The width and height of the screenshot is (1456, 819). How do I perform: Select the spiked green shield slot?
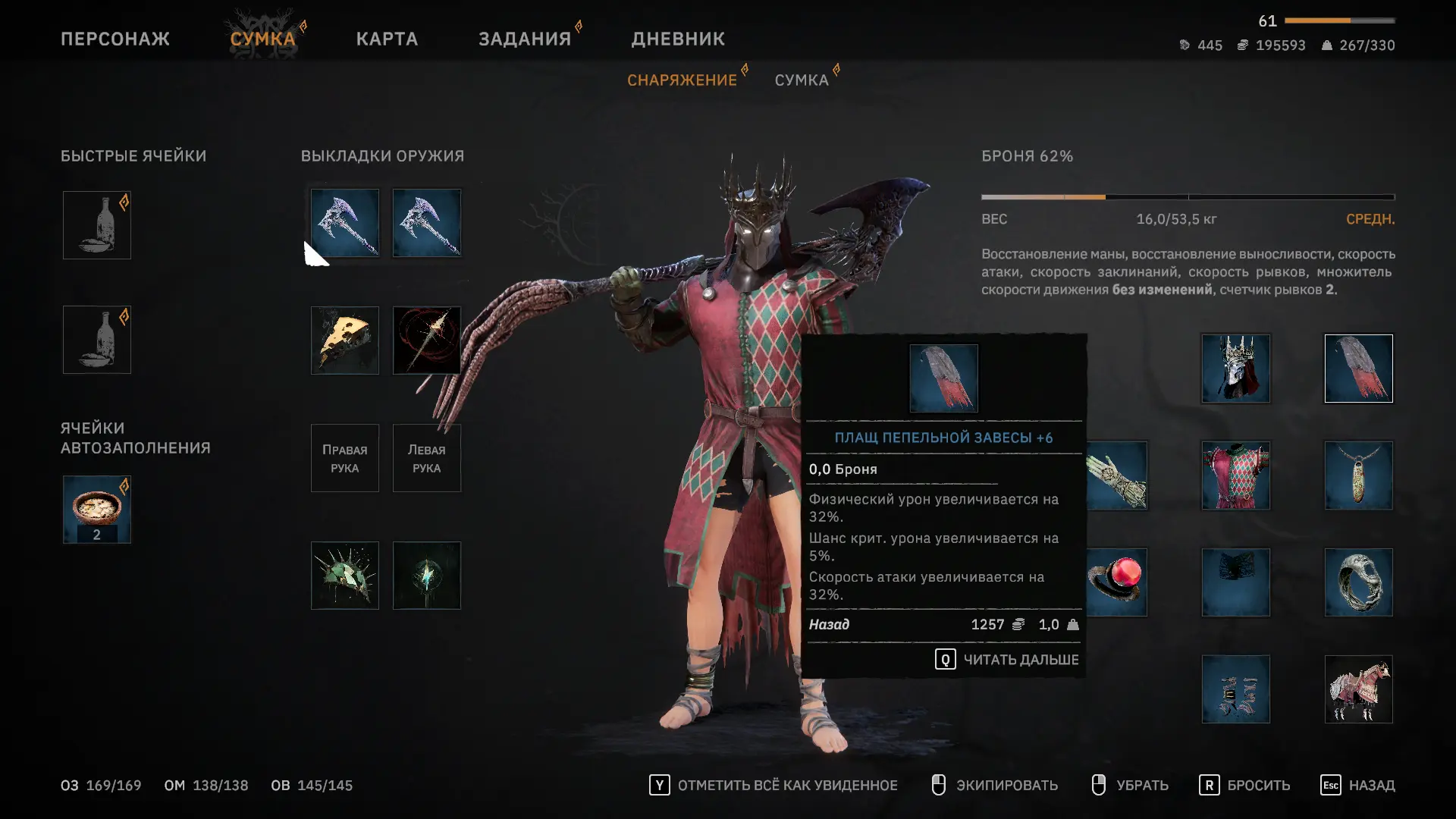click(x=345, y=576)
